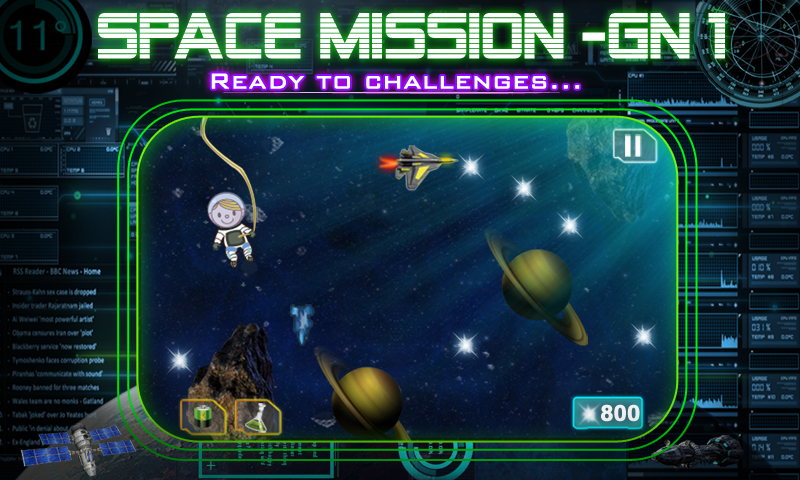The height and width of the screenshot is (480, 800).
Task: Use the green battery power-up
Action: coord(201,416)
